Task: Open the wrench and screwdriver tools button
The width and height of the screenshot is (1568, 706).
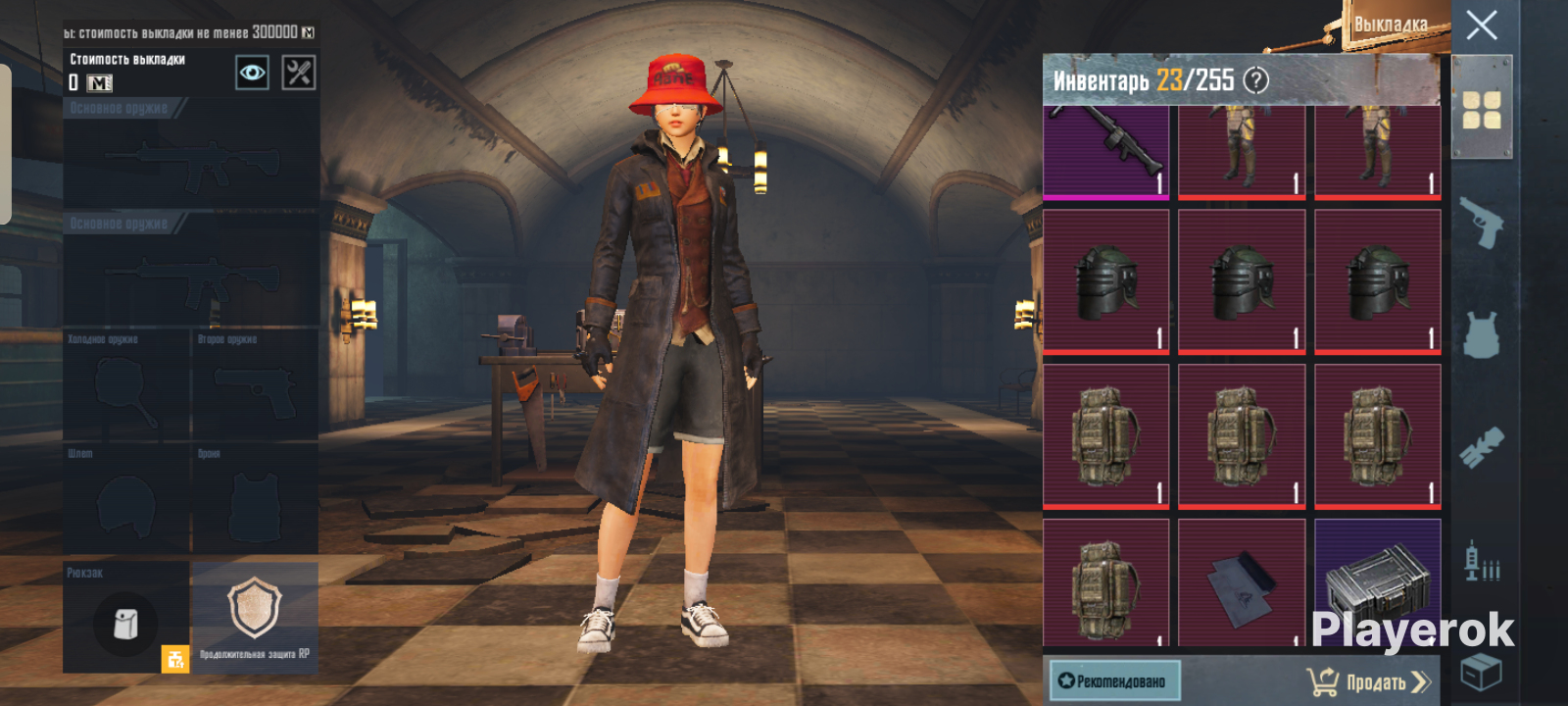Action: pyautogui.click(x=299, y=73)
